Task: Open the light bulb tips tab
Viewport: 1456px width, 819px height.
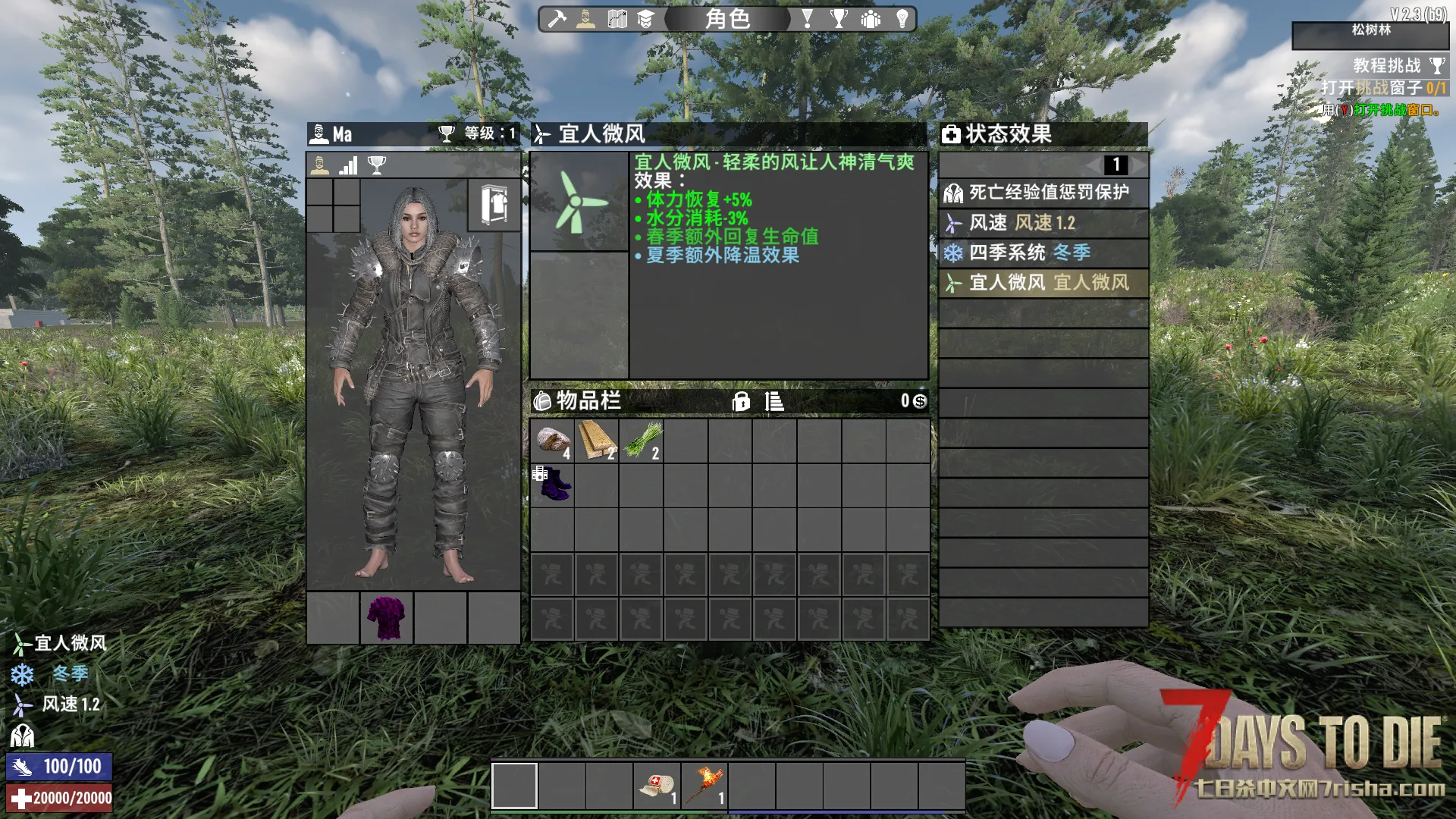Action: [902, 19]
